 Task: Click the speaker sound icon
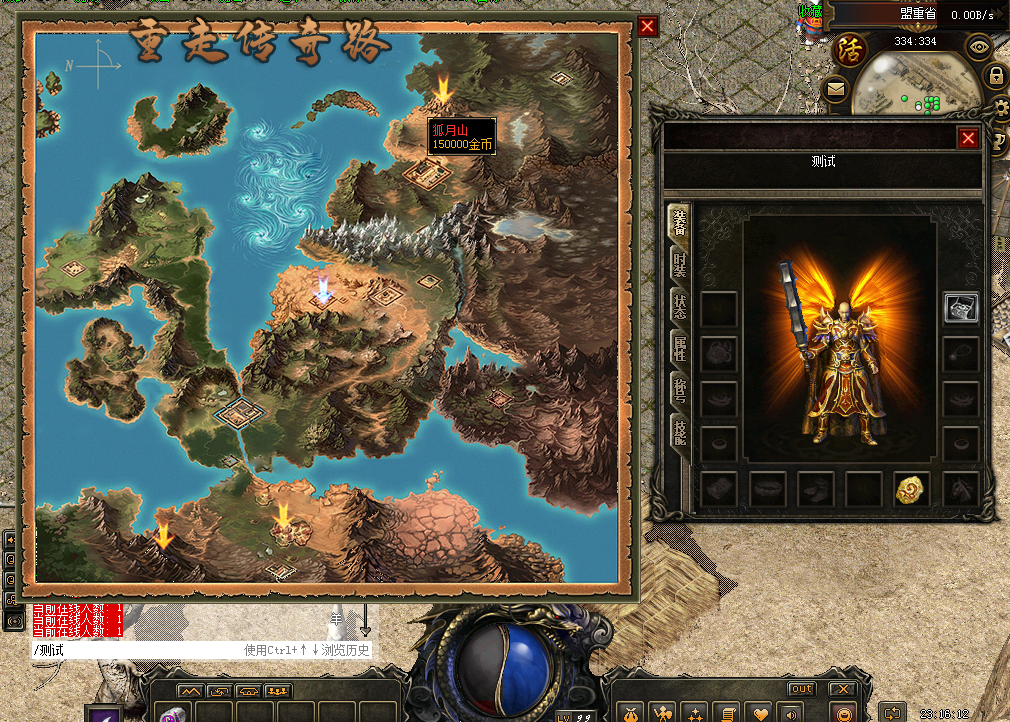click(x=790, y=713)
